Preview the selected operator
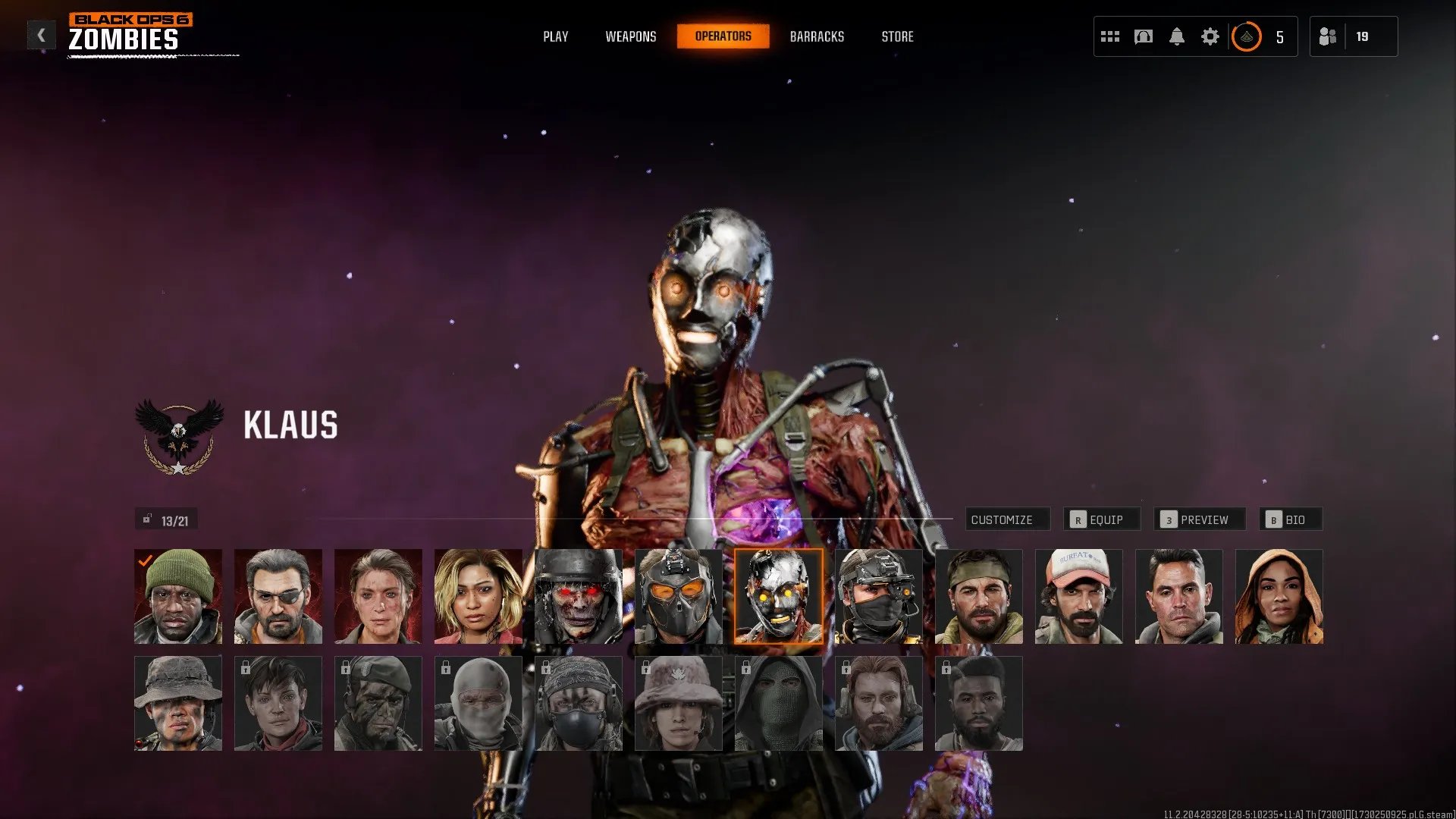 pyautogui.click(x=1199, y=519)
